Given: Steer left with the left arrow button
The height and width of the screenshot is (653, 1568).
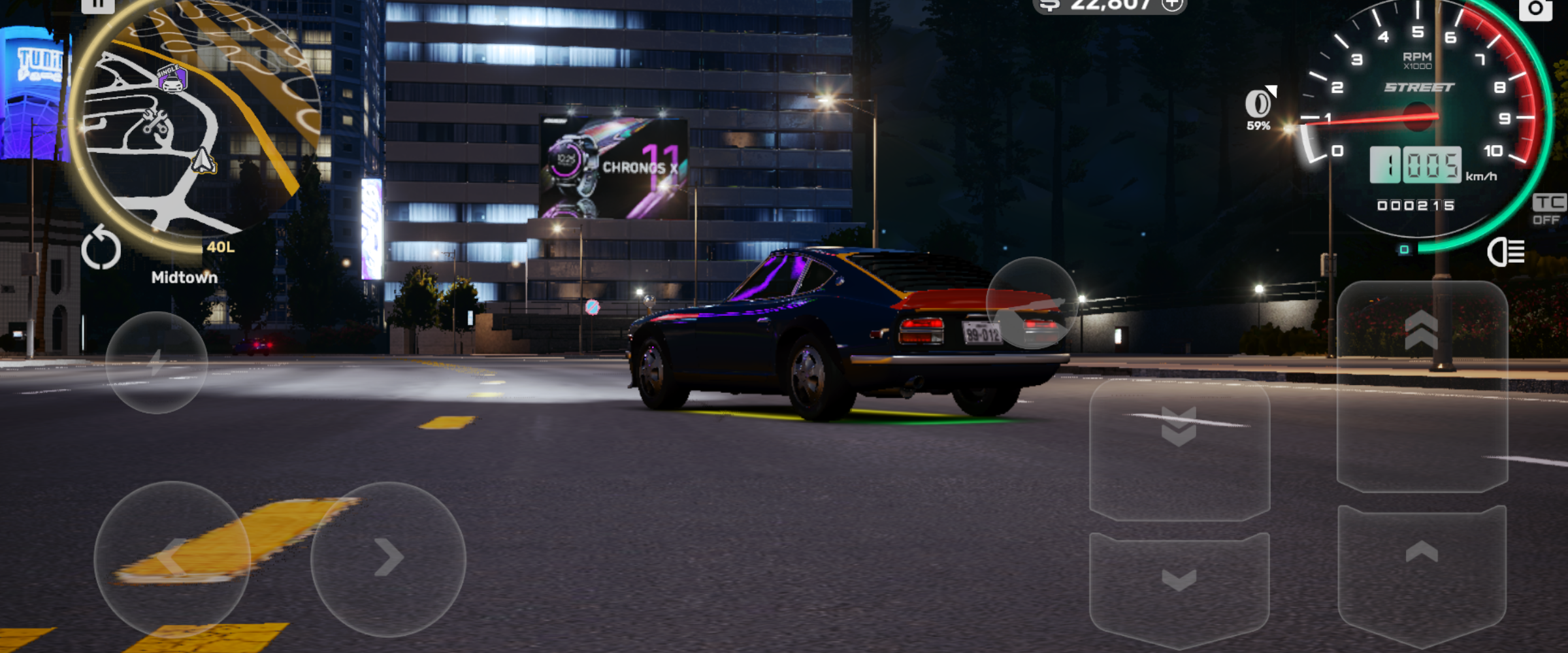Looking at the screenshot, I should pos(172,559).
